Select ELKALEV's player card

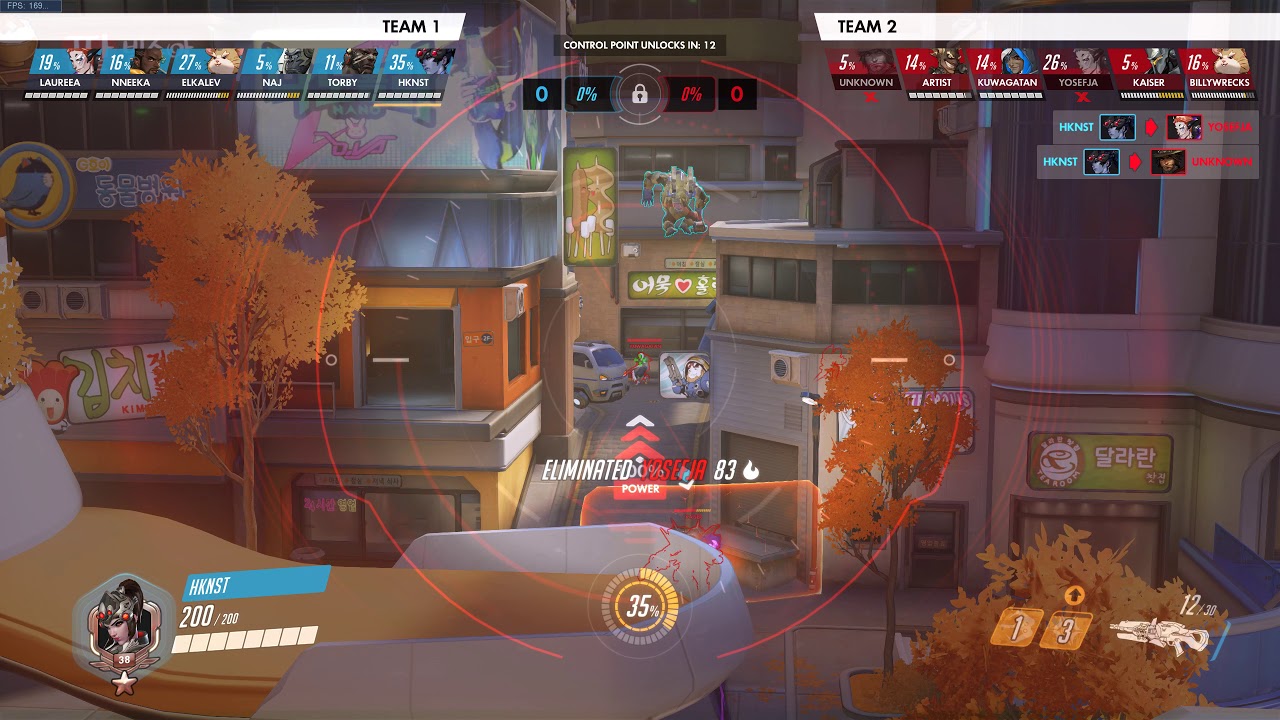(x=199, y=70)
